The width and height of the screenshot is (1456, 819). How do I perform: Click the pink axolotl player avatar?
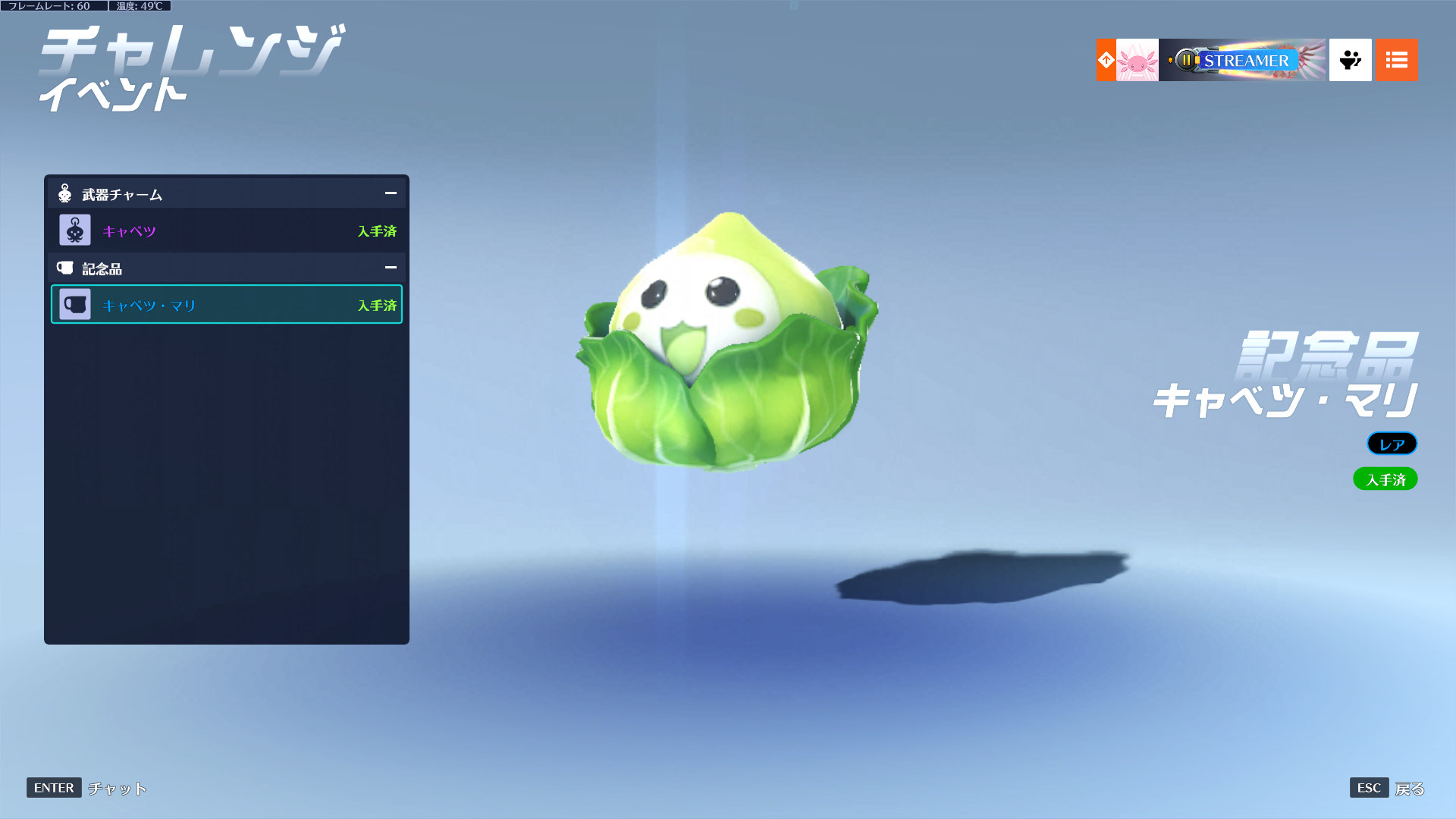[1137, 60]
